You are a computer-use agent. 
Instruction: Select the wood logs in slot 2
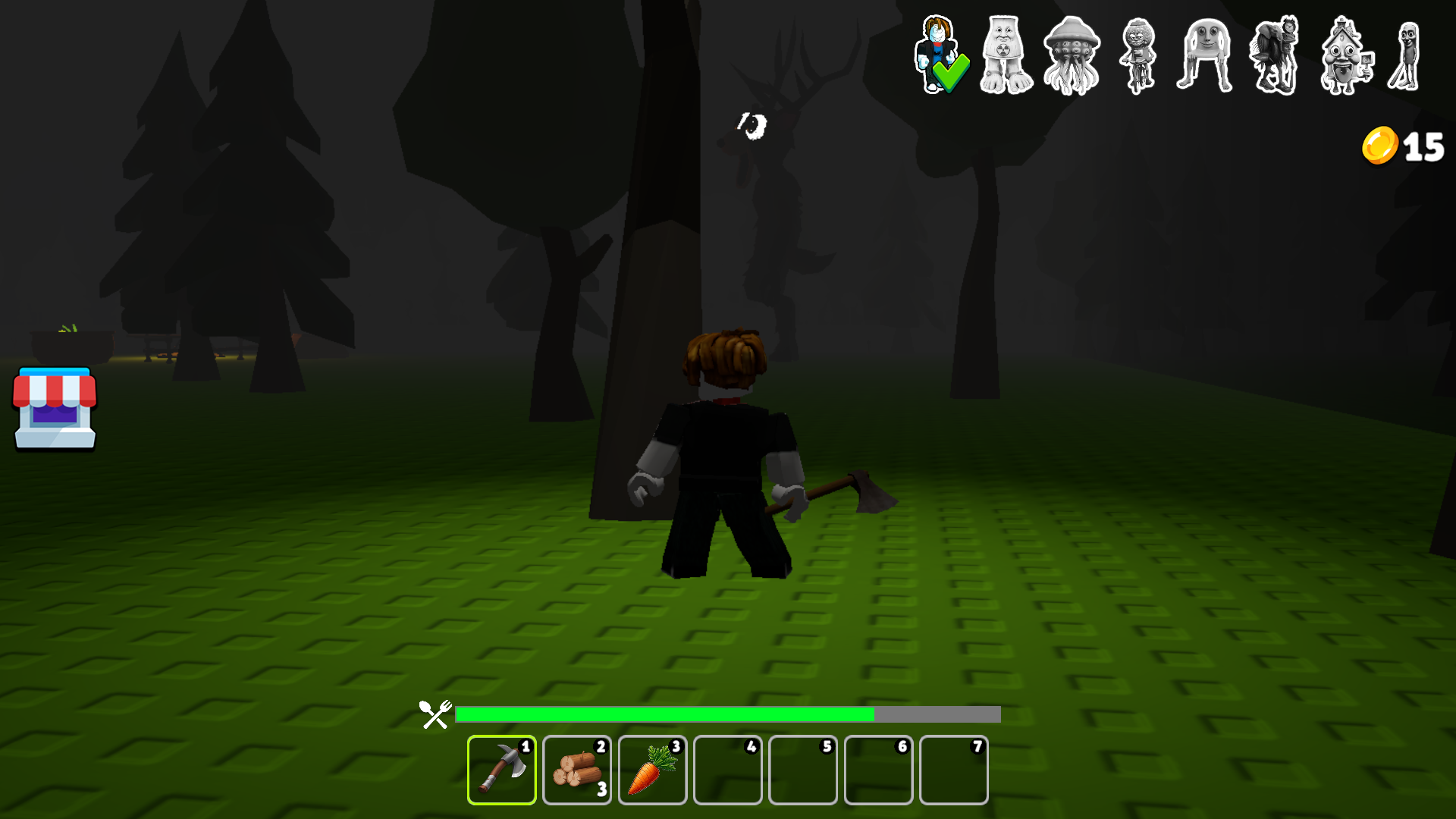576,770
